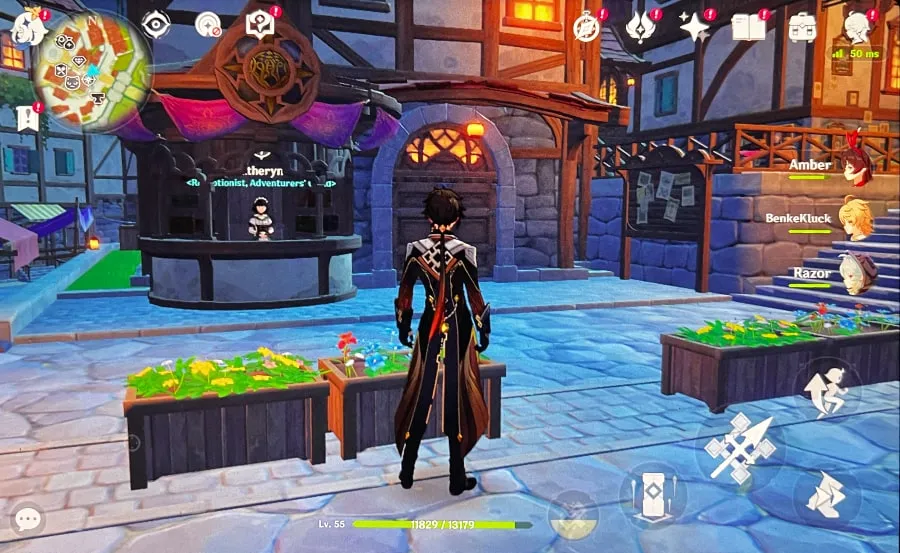Open the winged Battle Pass icon
Image resolution: width=900 pixels, height=553 pixels.
pyautogui.click(x=640, y=26)
